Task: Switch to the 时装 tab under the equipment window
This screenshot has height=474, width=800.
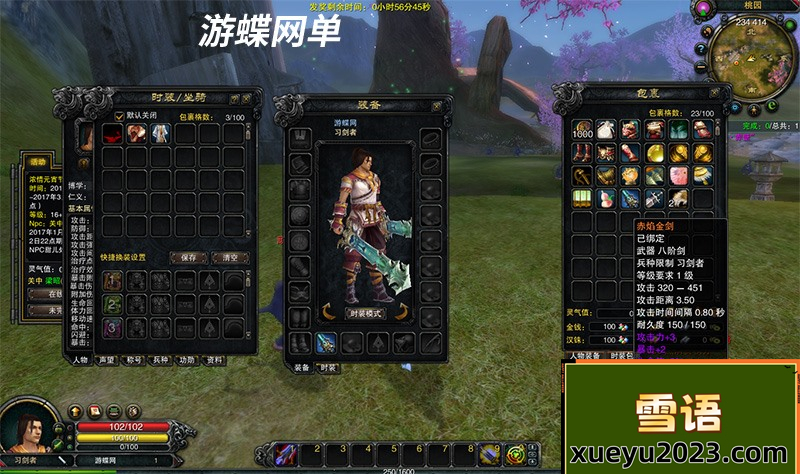Action: (327, 367)
